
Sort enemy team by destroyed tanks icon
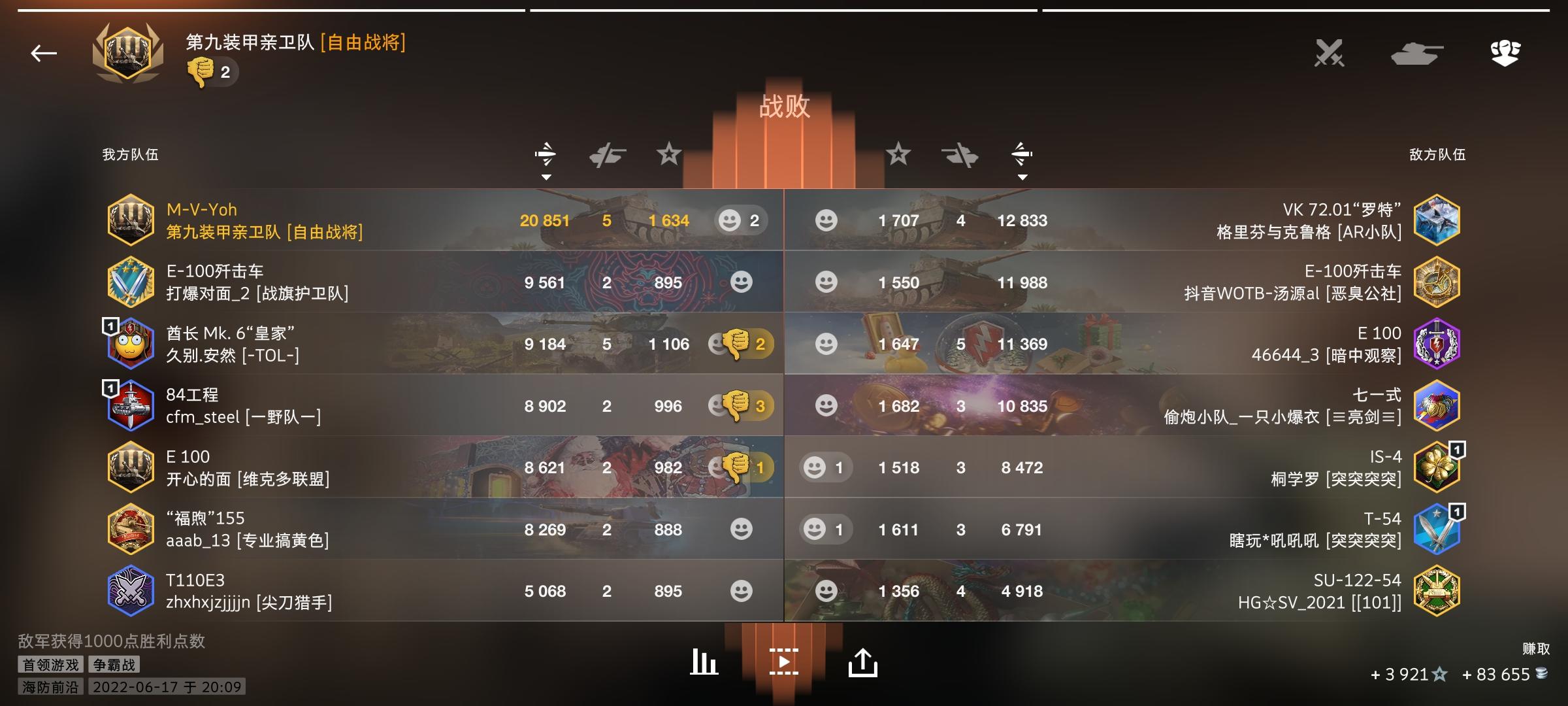(x=958, y=155)
